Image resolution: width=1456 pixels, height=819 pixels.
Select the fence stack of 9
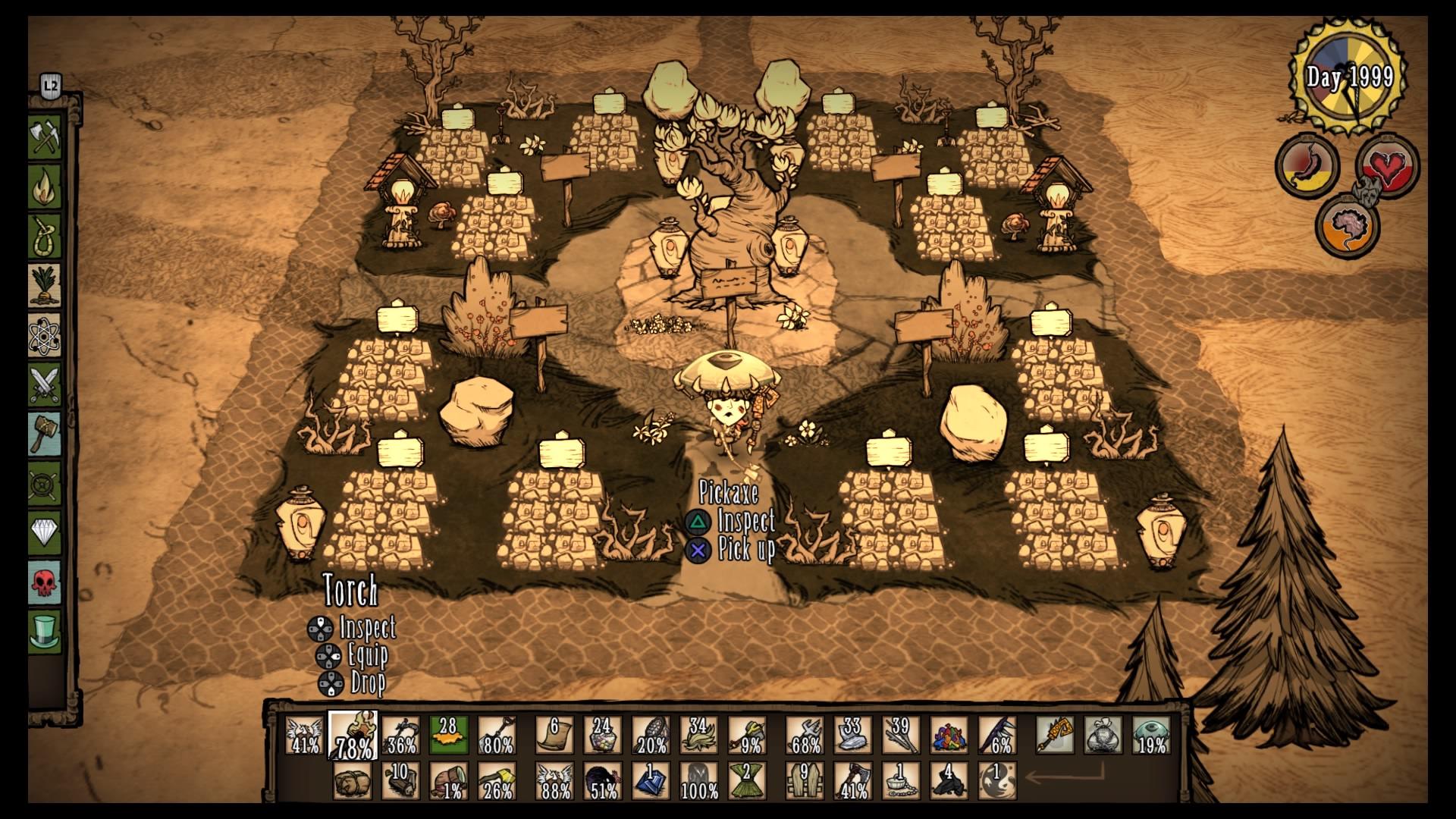pyautogui.click(x=805, y=781)
